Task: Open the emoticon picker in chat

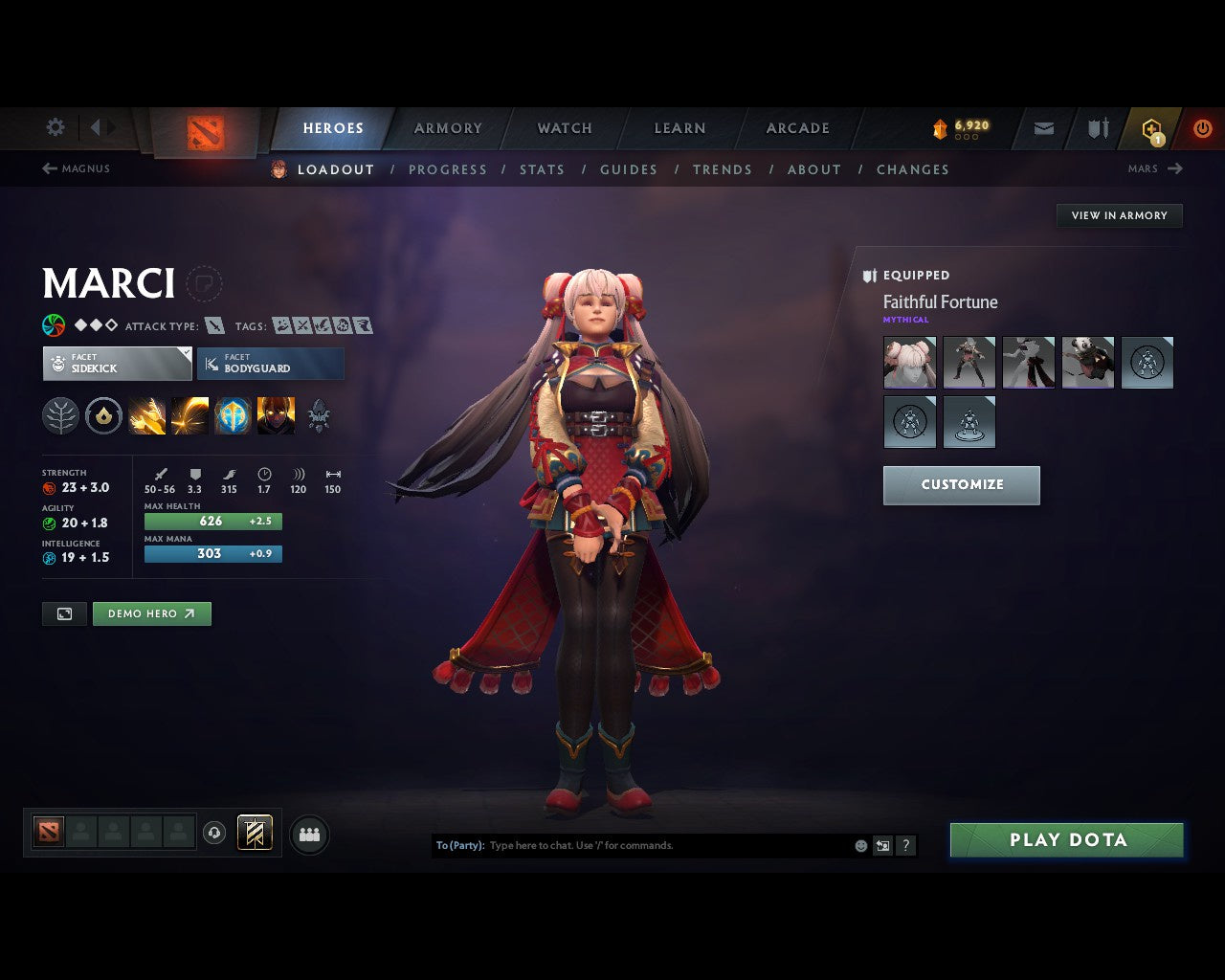Action: click(x=859, y=845)
